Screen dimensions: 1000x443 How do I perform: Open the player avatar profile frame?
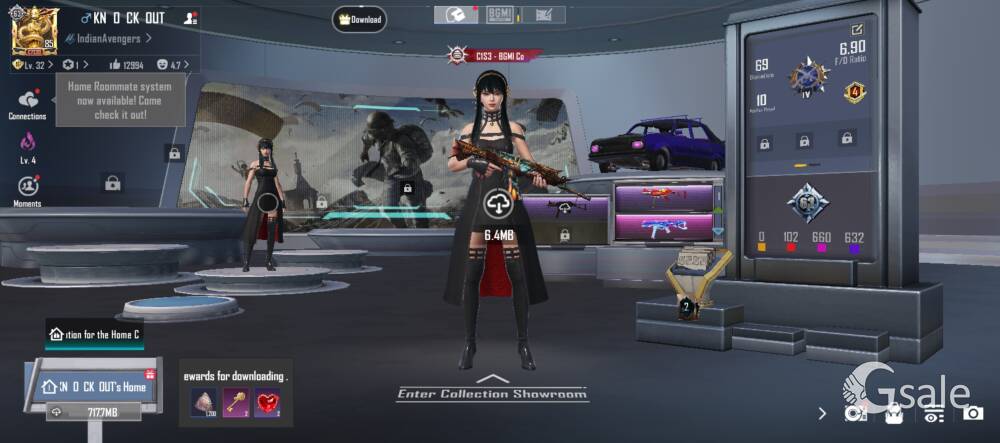pos(32,29)
